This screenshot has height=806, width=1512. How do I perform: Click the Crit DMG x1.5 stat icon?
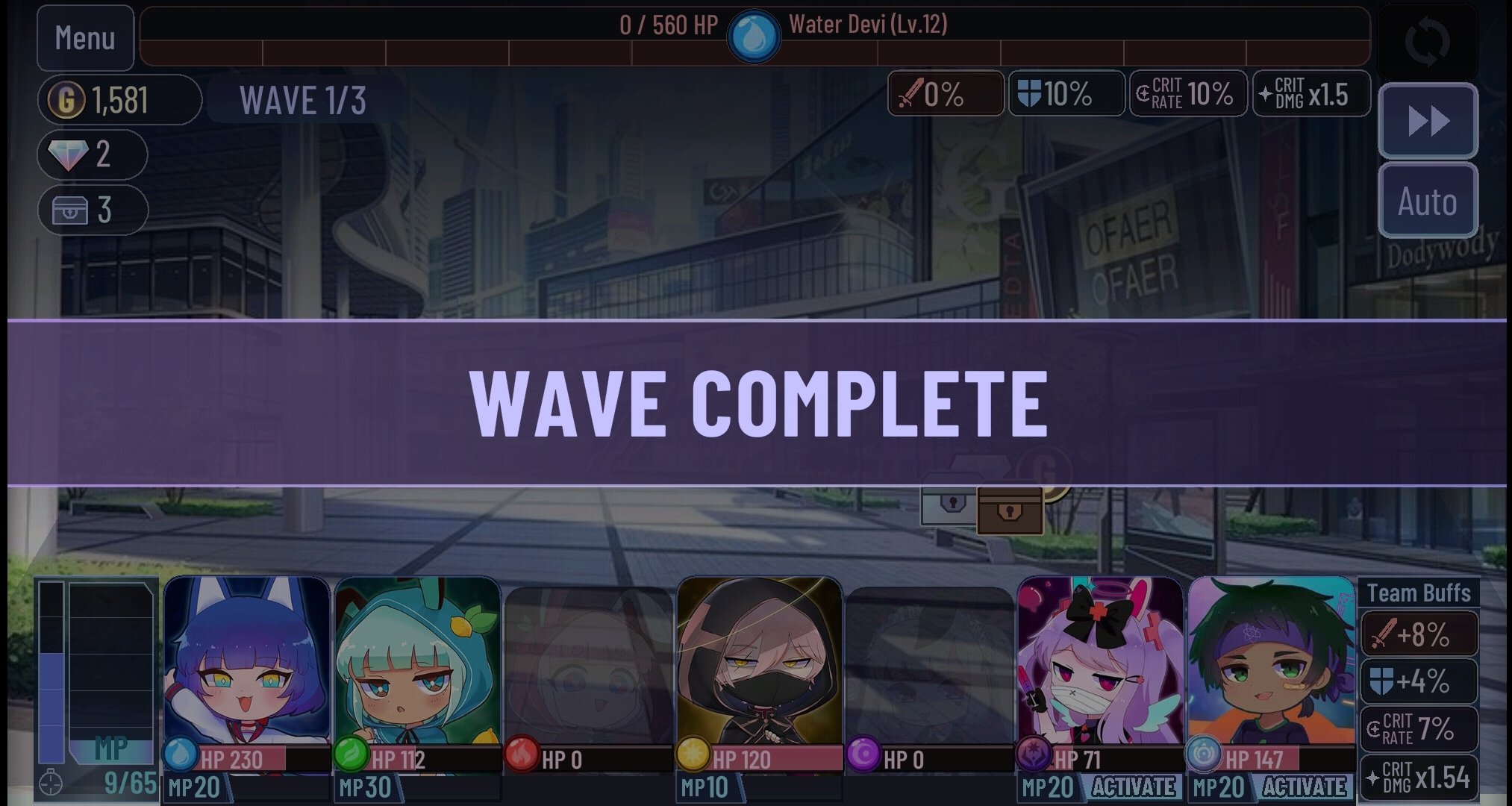(1310, 94)
